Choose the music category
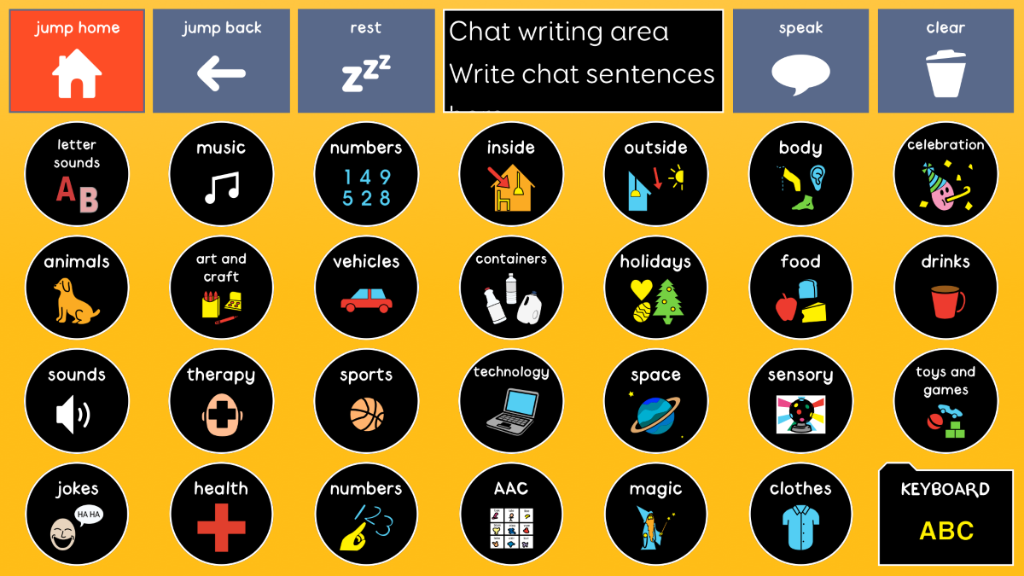The width and height of the screenshot is (1024, 576). pyautogui.click(x=221, y=175)
